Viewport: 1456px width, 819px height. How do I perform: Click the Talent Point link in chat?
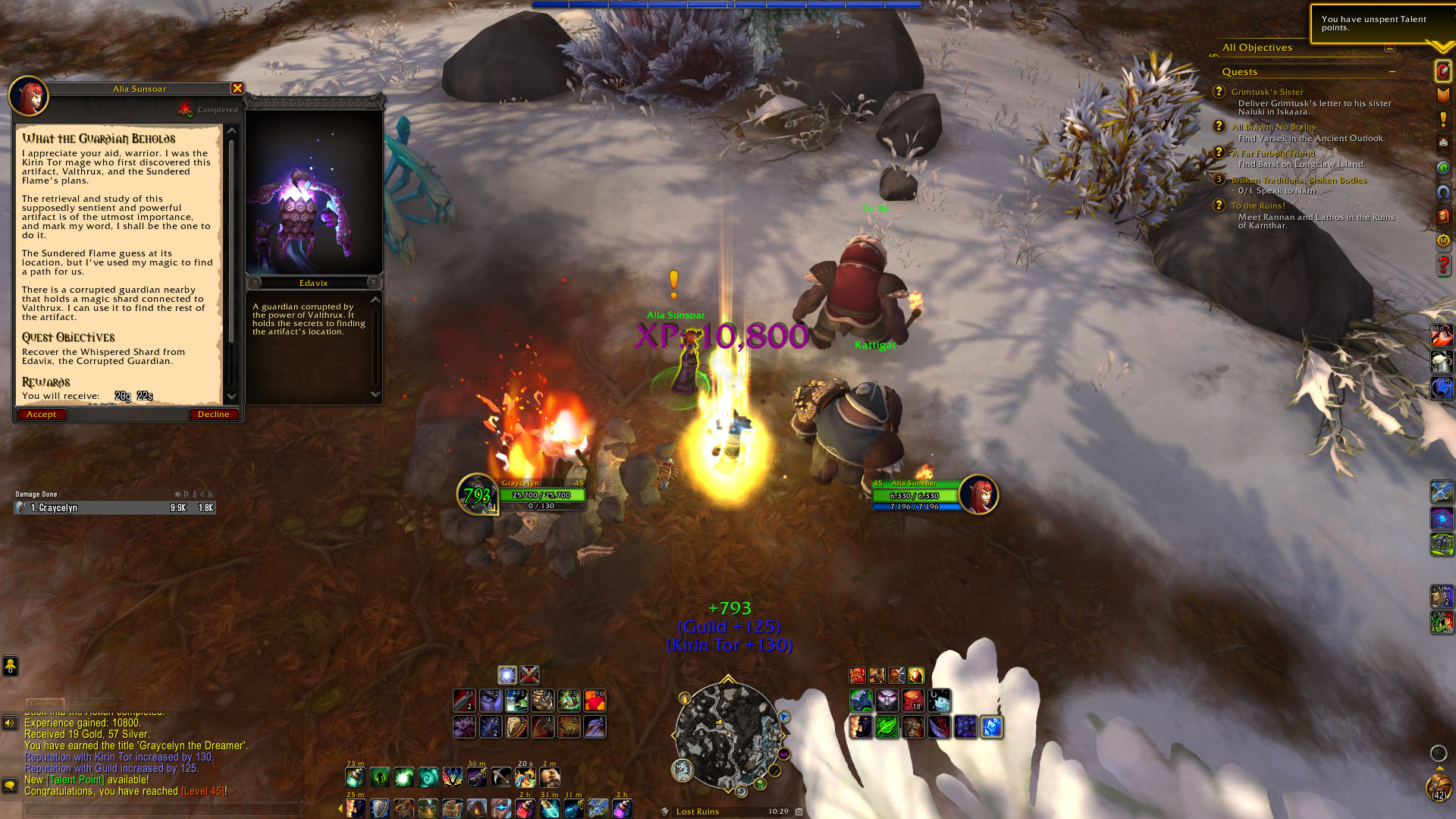click(75, 780)
